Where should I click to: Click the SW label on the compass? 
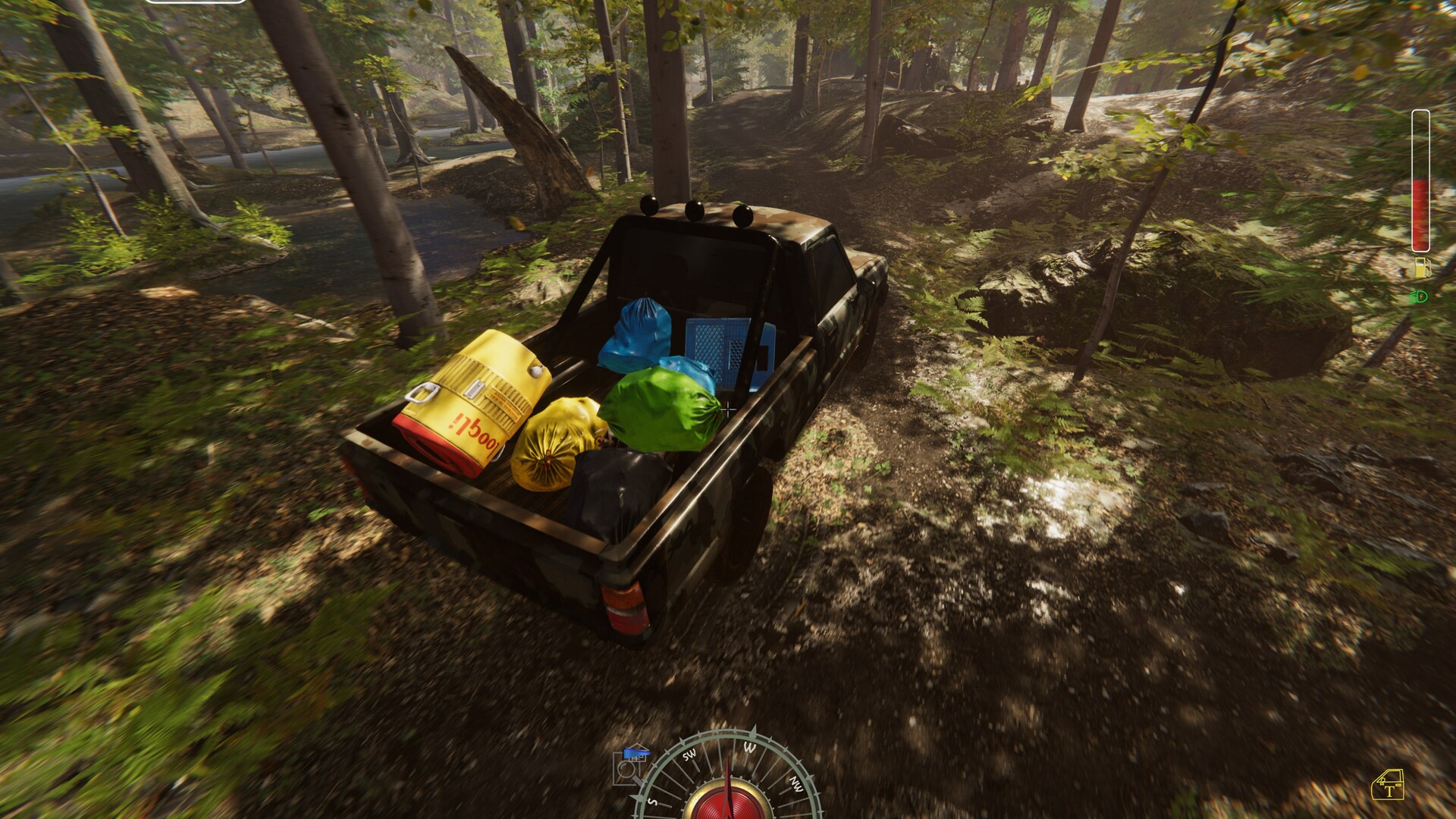click(x=689, y=755)
